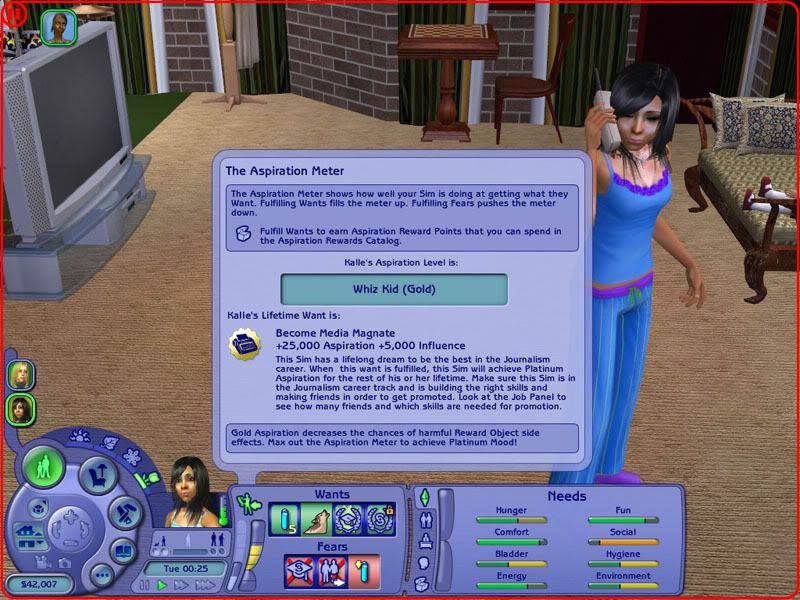
Task: Pause the game
Action: [x=146, y=585]
